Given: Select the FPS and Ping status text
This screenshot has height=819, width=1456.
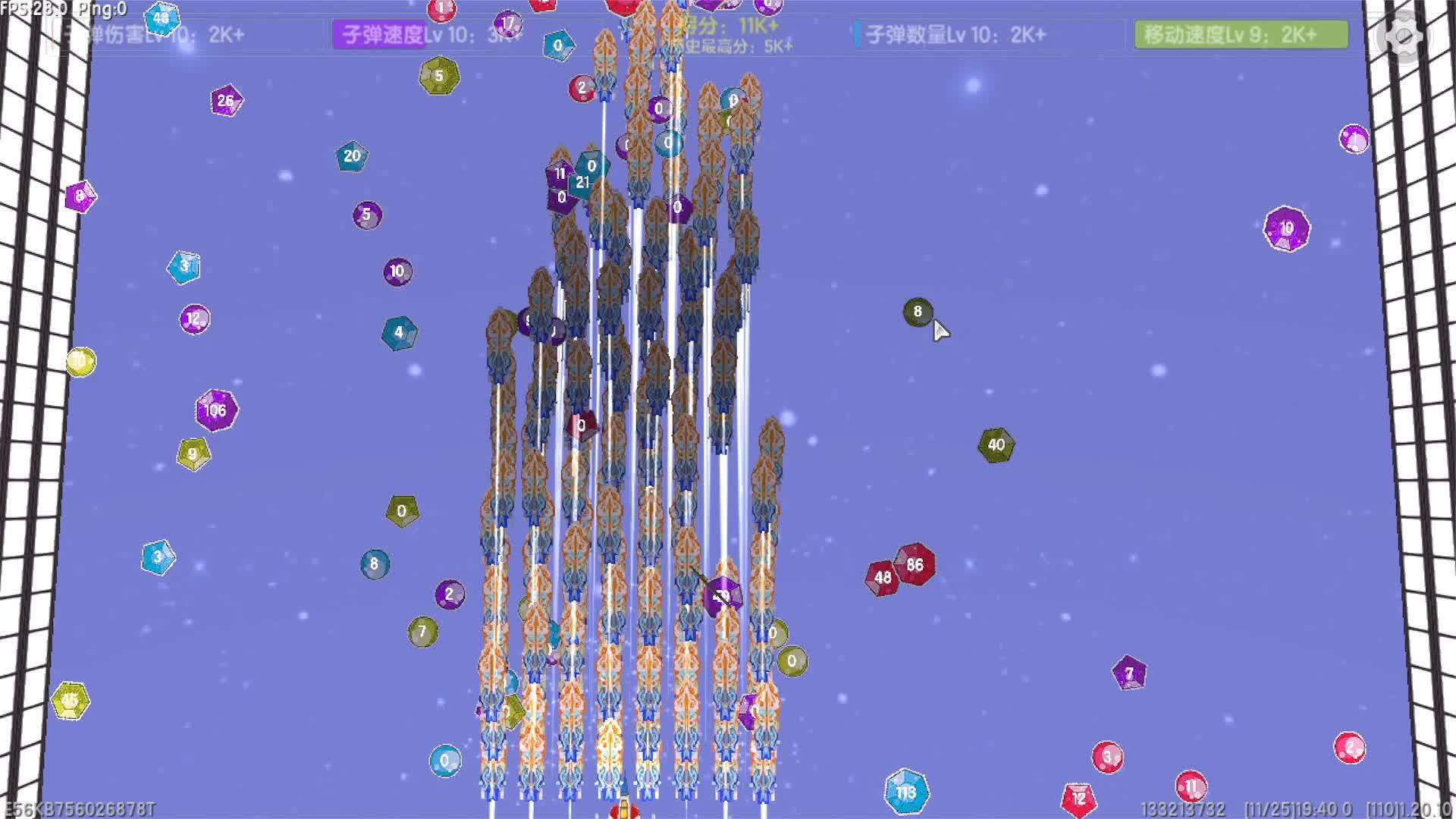Looking at the screenshot, I should (62, 9).
